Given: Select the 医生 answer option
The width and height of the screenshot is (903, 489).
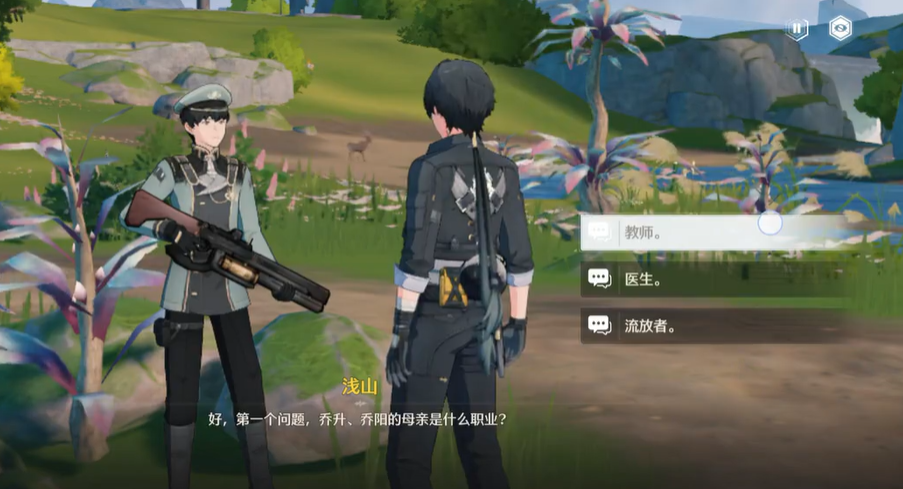Looking at the screenshot, I should point(700,279).
